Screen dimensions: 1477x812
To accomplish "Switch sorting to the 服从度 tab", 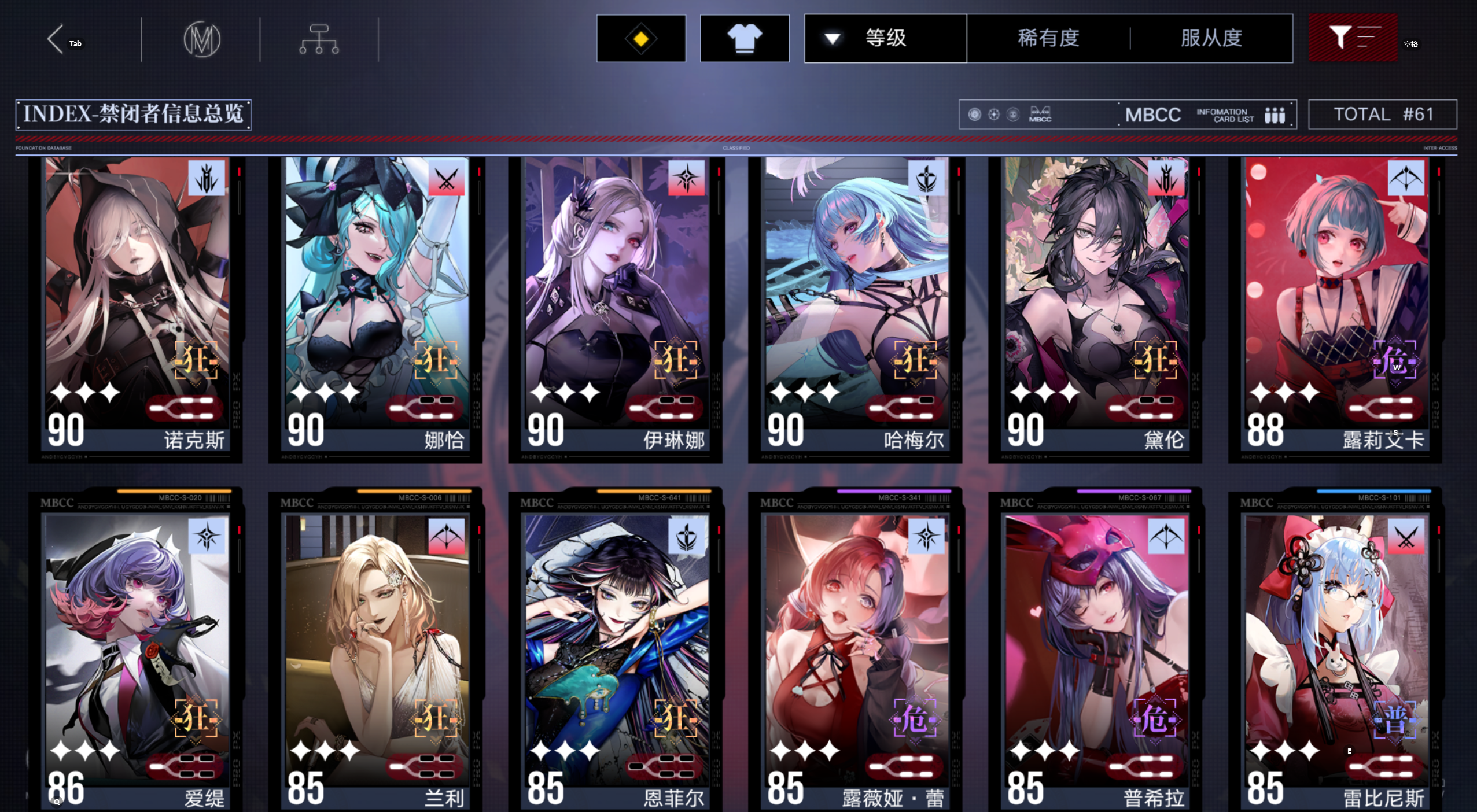I will point(1211,38).
